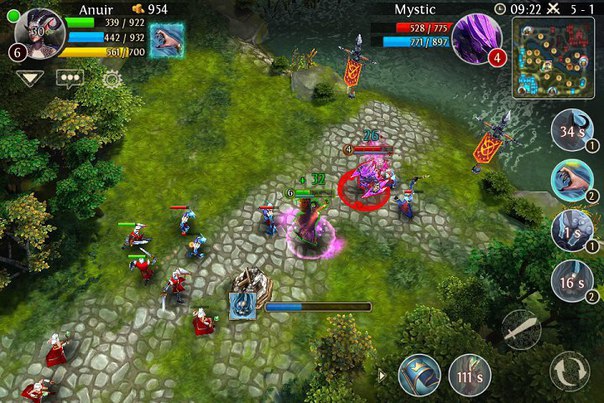This screenshot has width=604, height=403.
Task: Use the blue crowned banner item
Action: click(419, 375)
